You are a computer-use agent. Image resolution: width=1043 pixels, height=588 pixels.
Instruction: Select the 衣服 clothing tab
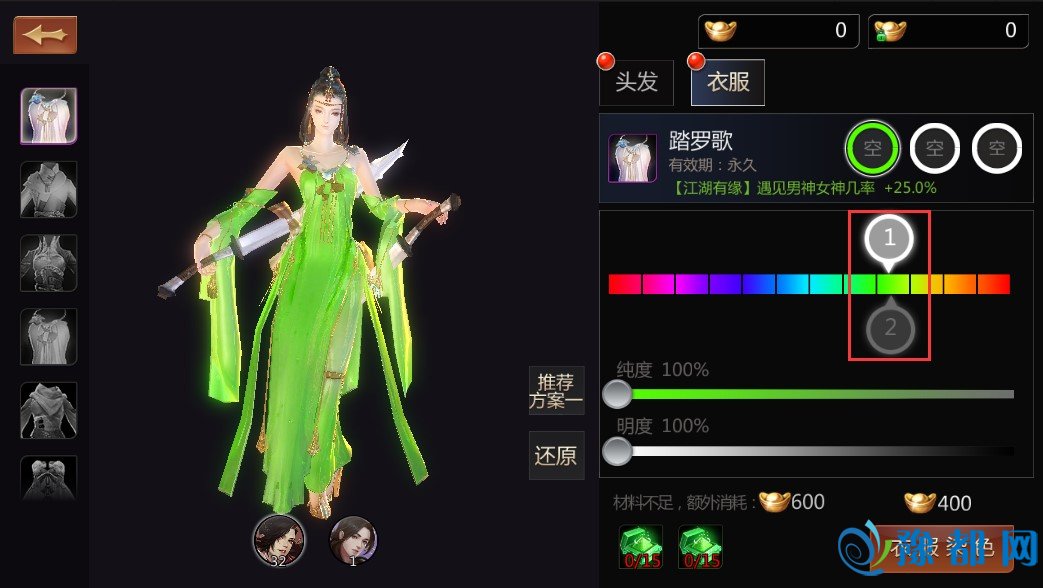point(728,82)
